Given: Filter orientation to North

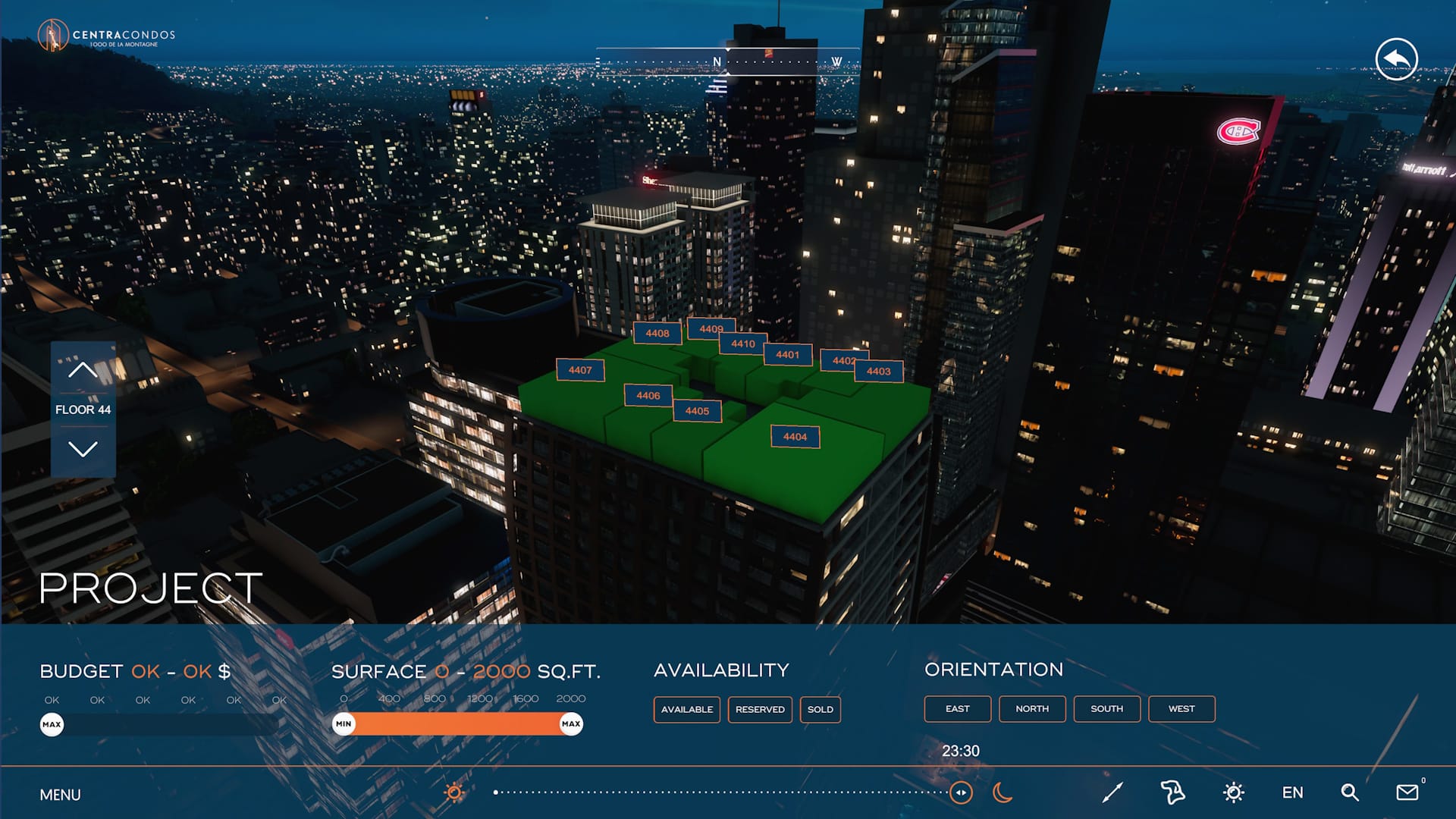Looking at the screenshot, I should point(1032,709).
